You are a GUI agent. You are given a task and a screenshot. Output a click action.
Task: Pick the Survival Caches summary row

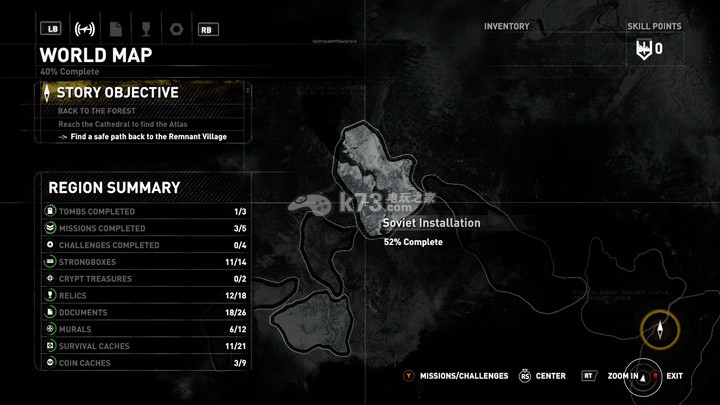(145, 346)
